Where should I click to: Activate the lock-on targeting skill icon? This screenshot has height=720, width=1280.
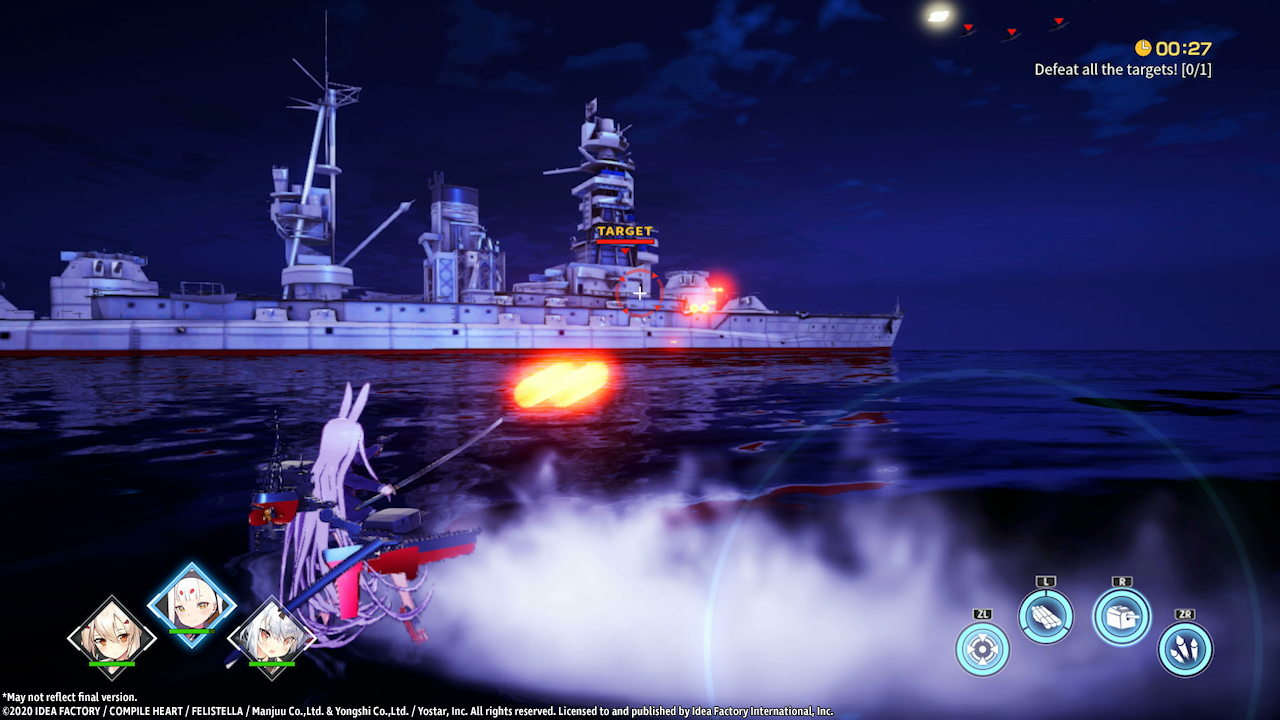tap(982, 649)
